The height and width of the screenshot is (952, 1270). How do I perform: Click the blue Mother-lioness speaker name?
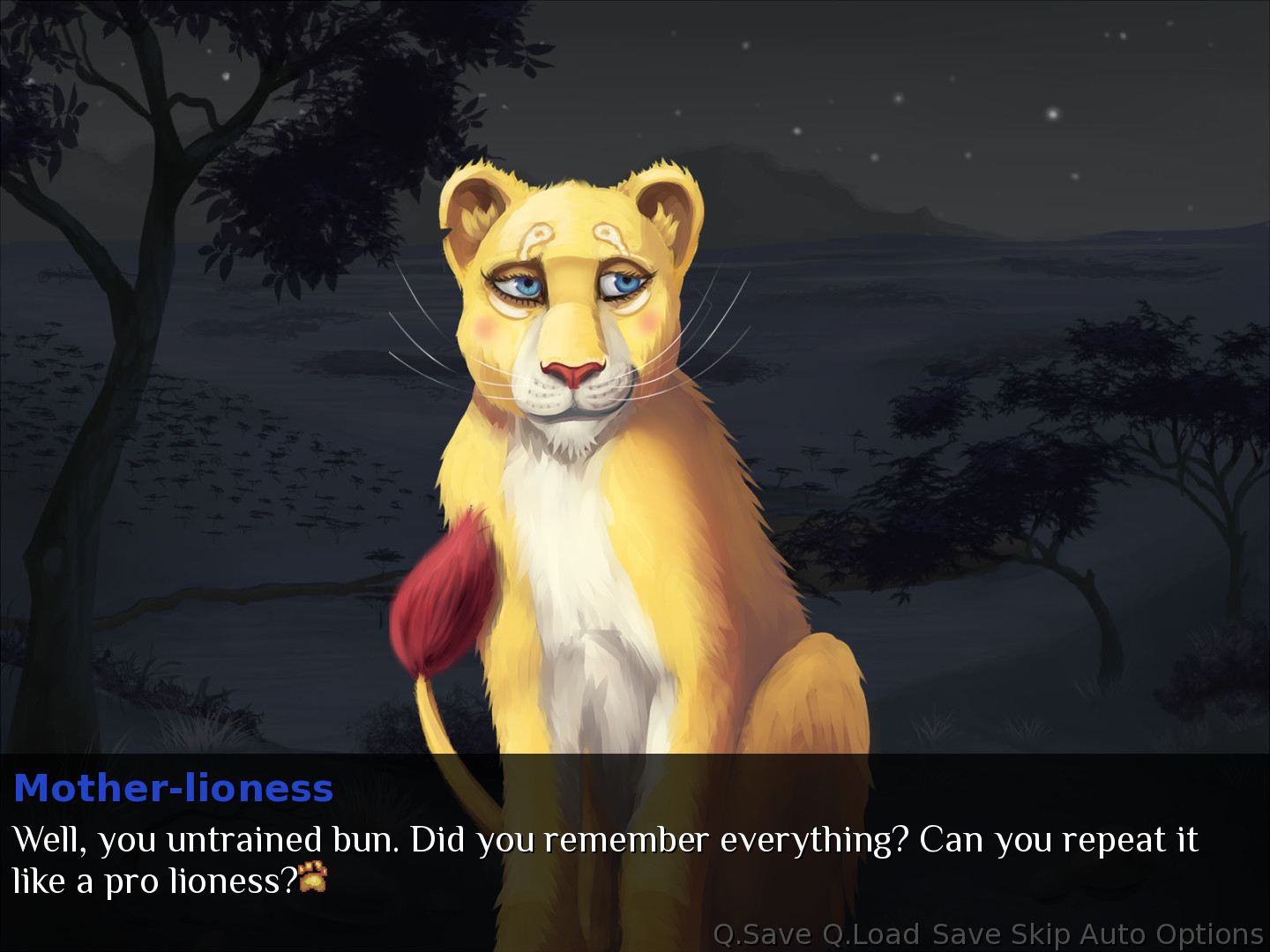pos(174,790)
